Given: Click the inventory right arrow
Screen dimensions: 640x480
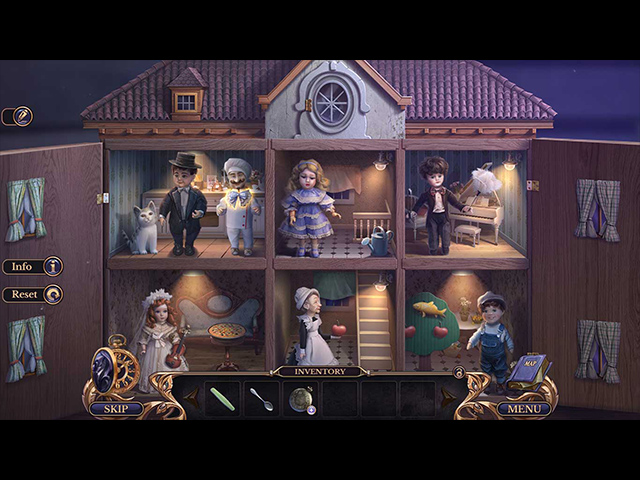Looking at the screenshot, I should click(x=447, y=399).
